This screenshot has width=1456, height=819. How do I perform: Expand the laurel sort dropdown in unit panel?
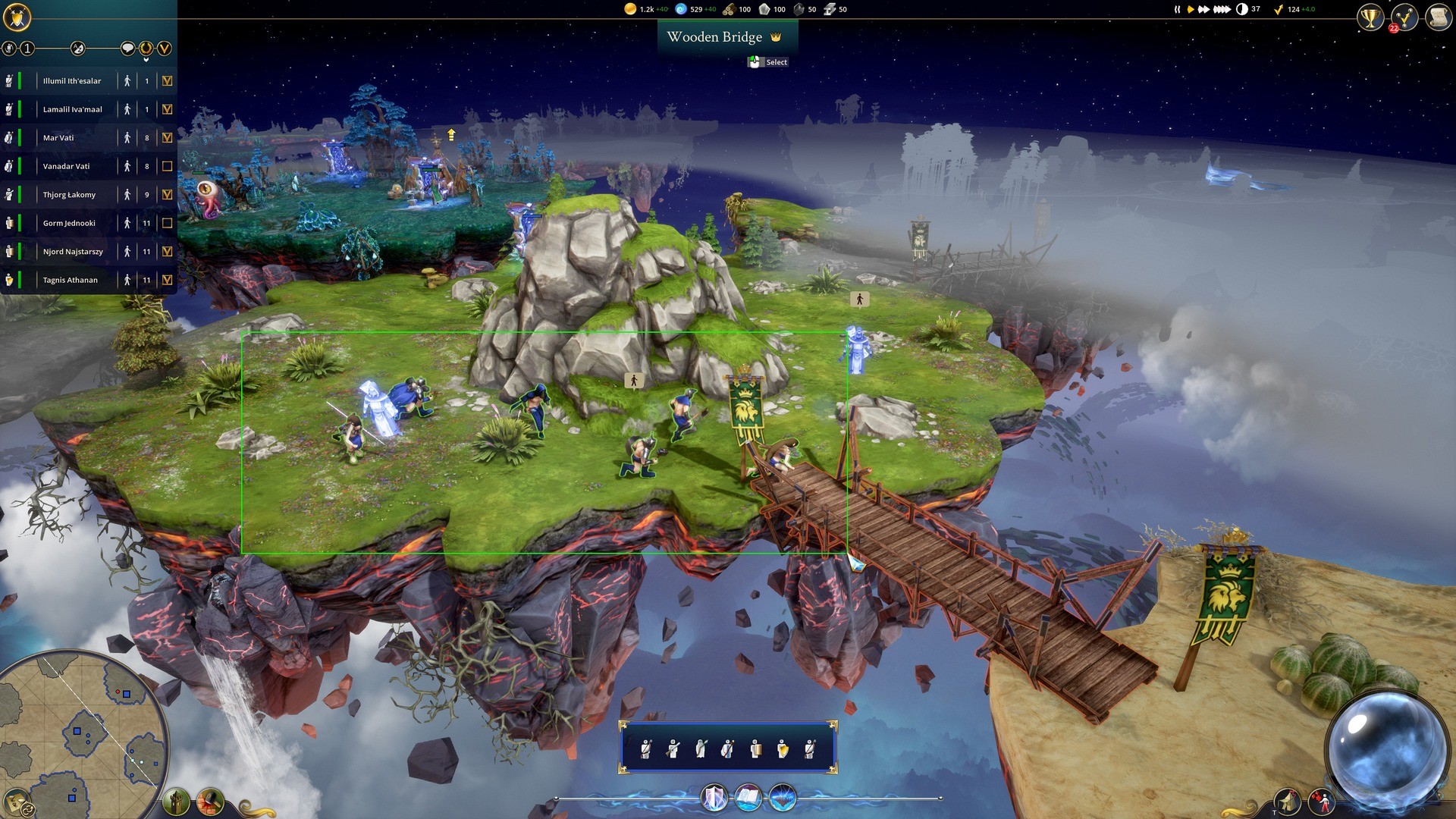(146, 48)
